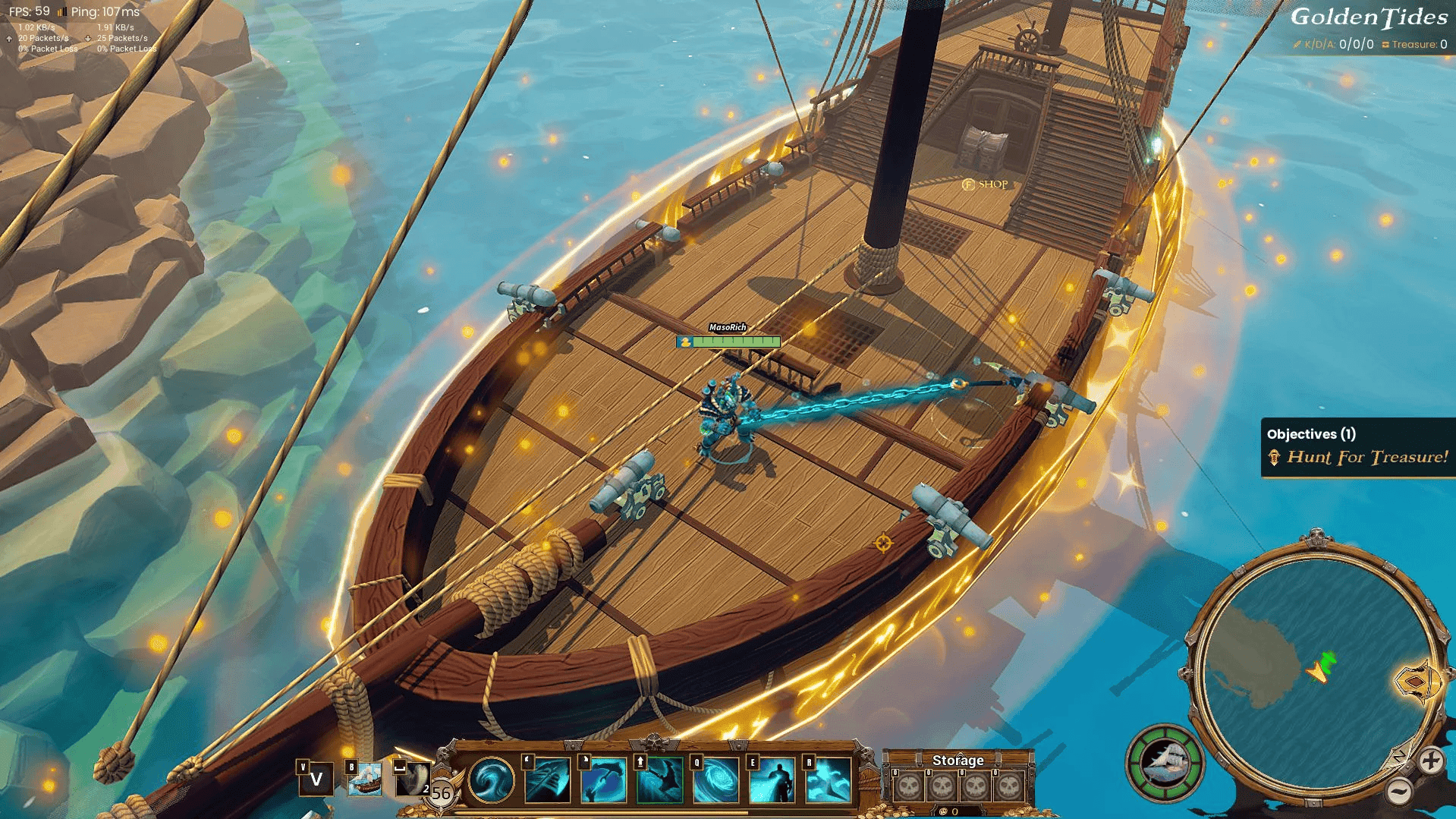Click the K/D/A score display
Screen dimensions: 1456x819
[1334, 44]
